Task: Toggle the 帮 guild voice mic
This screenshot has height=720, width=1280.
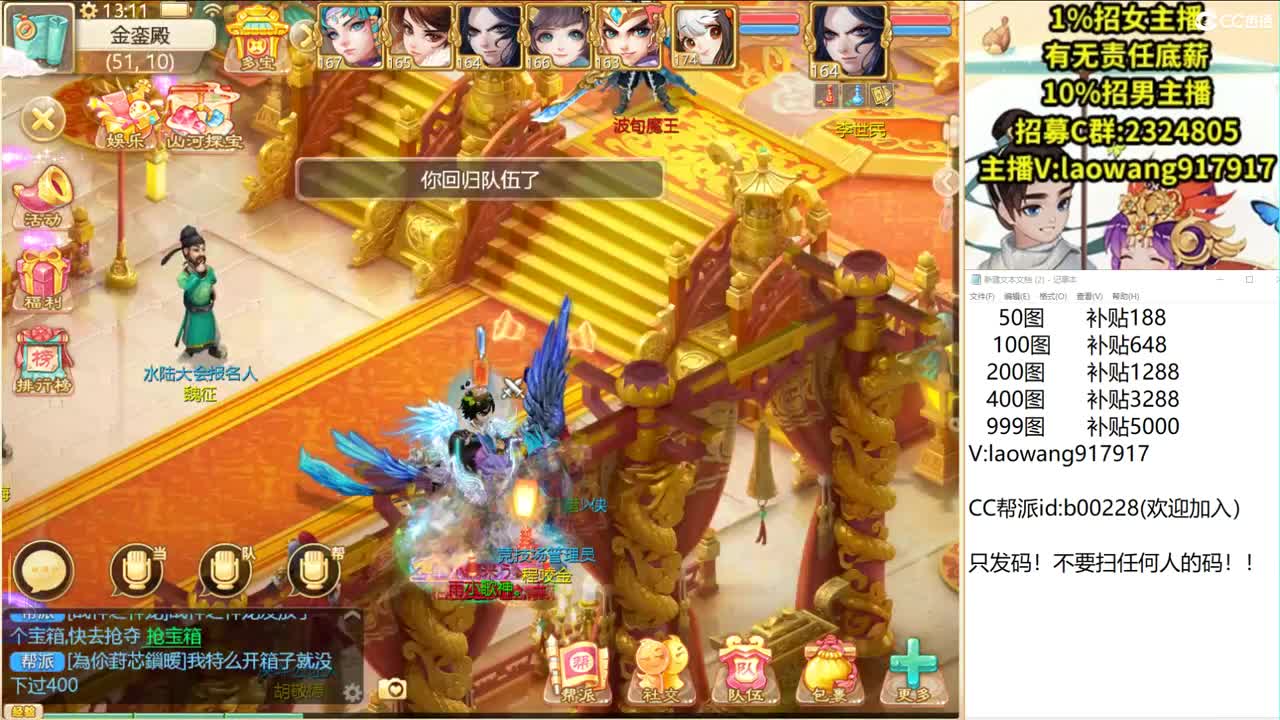Action: click(313, 570)
